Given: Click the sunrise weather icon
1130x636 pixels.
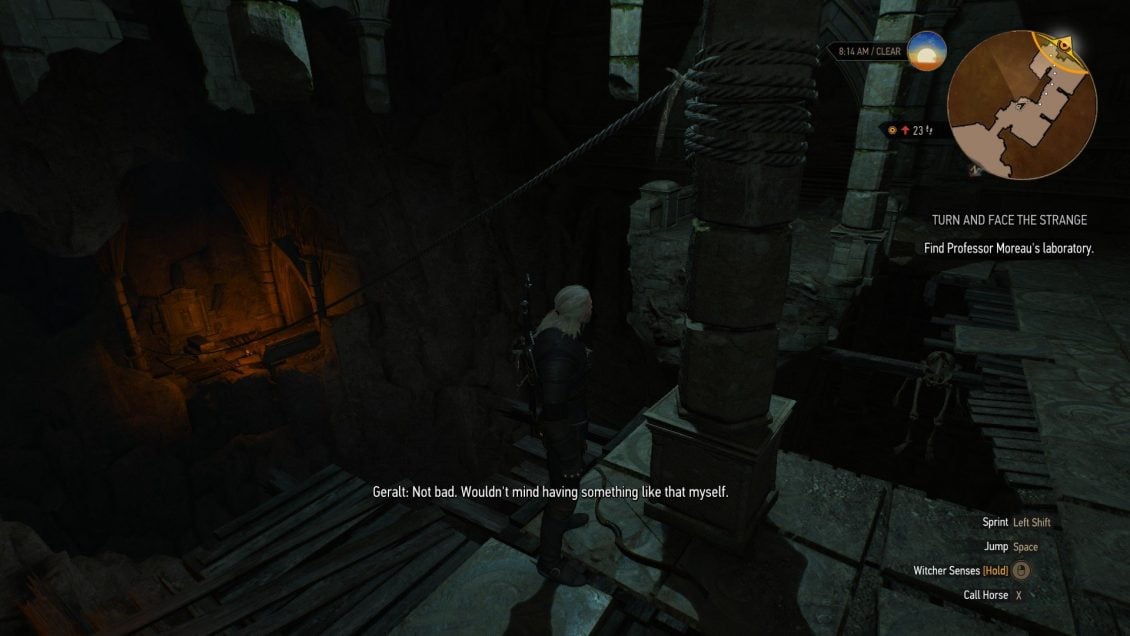Looking at the screenshot, I should [926, 51].
